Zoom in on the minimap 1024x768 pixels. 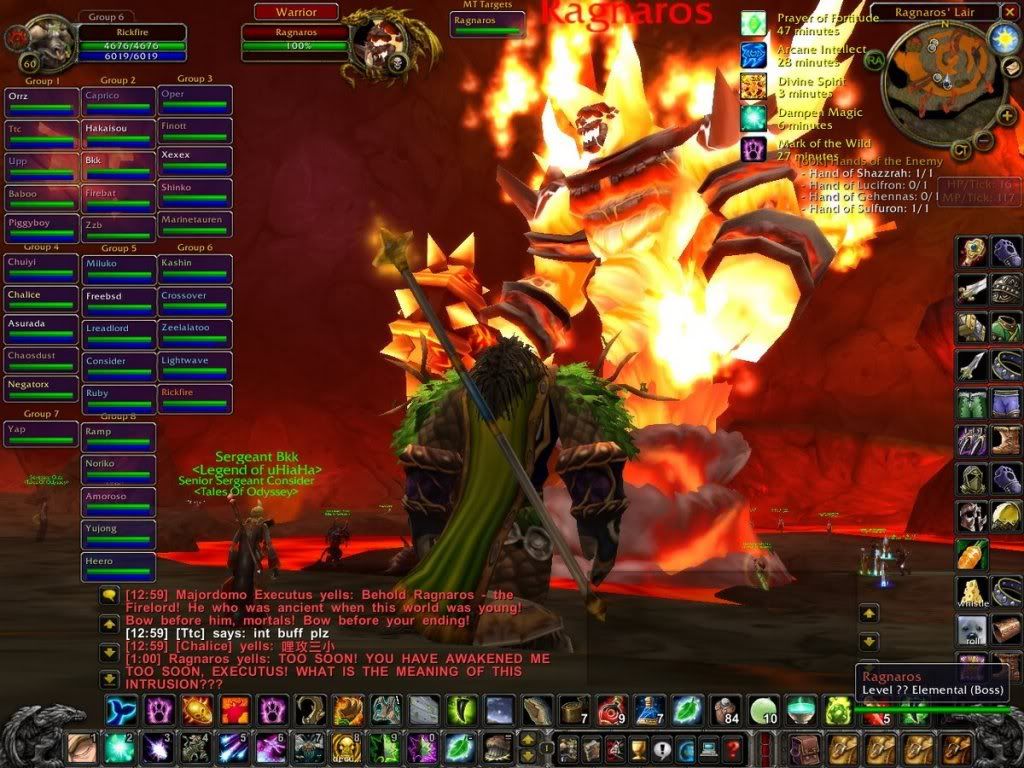pos(1007,115)
